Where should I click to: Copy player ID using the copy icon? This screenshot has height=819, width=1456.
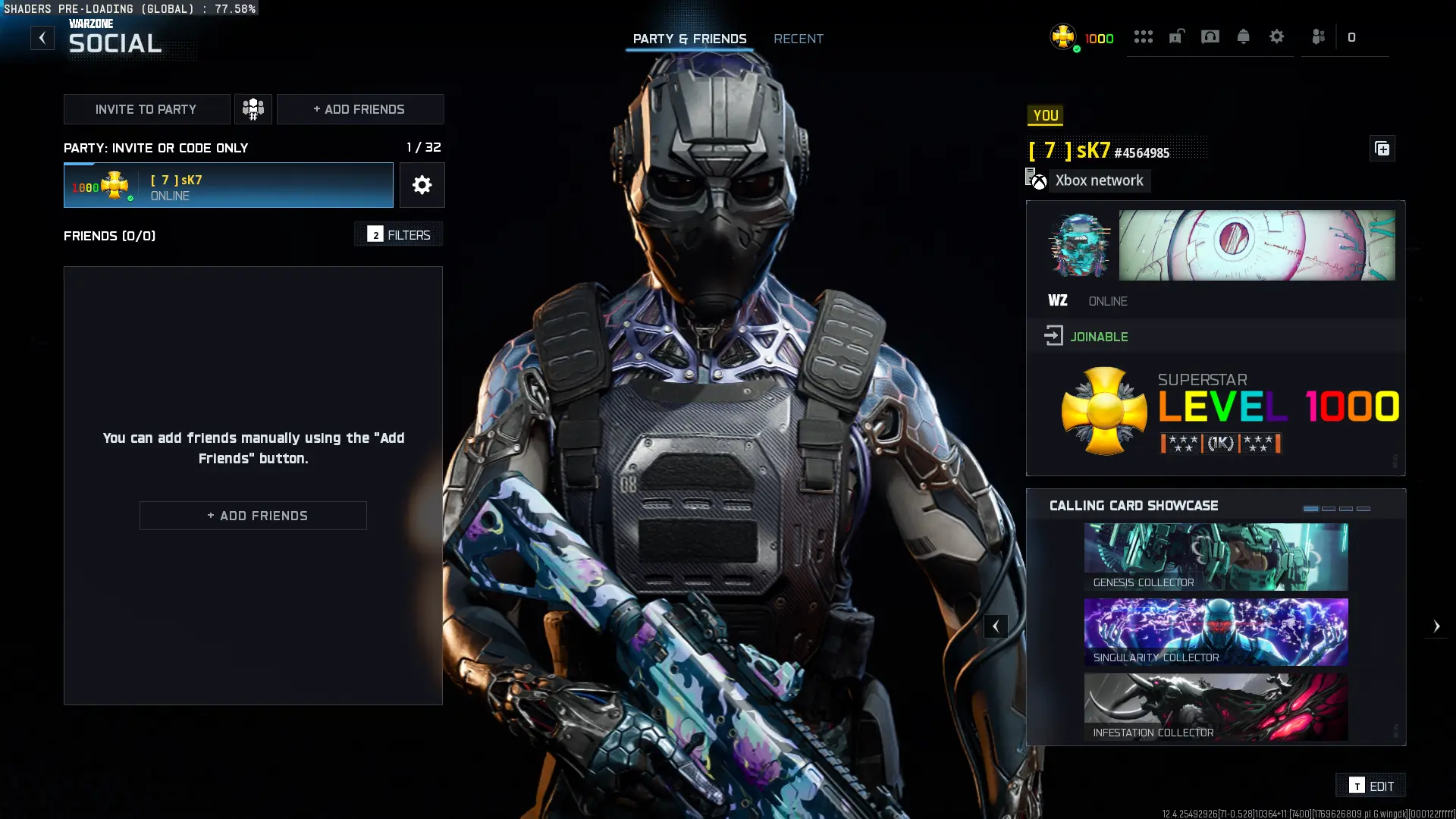point(1382,149)
